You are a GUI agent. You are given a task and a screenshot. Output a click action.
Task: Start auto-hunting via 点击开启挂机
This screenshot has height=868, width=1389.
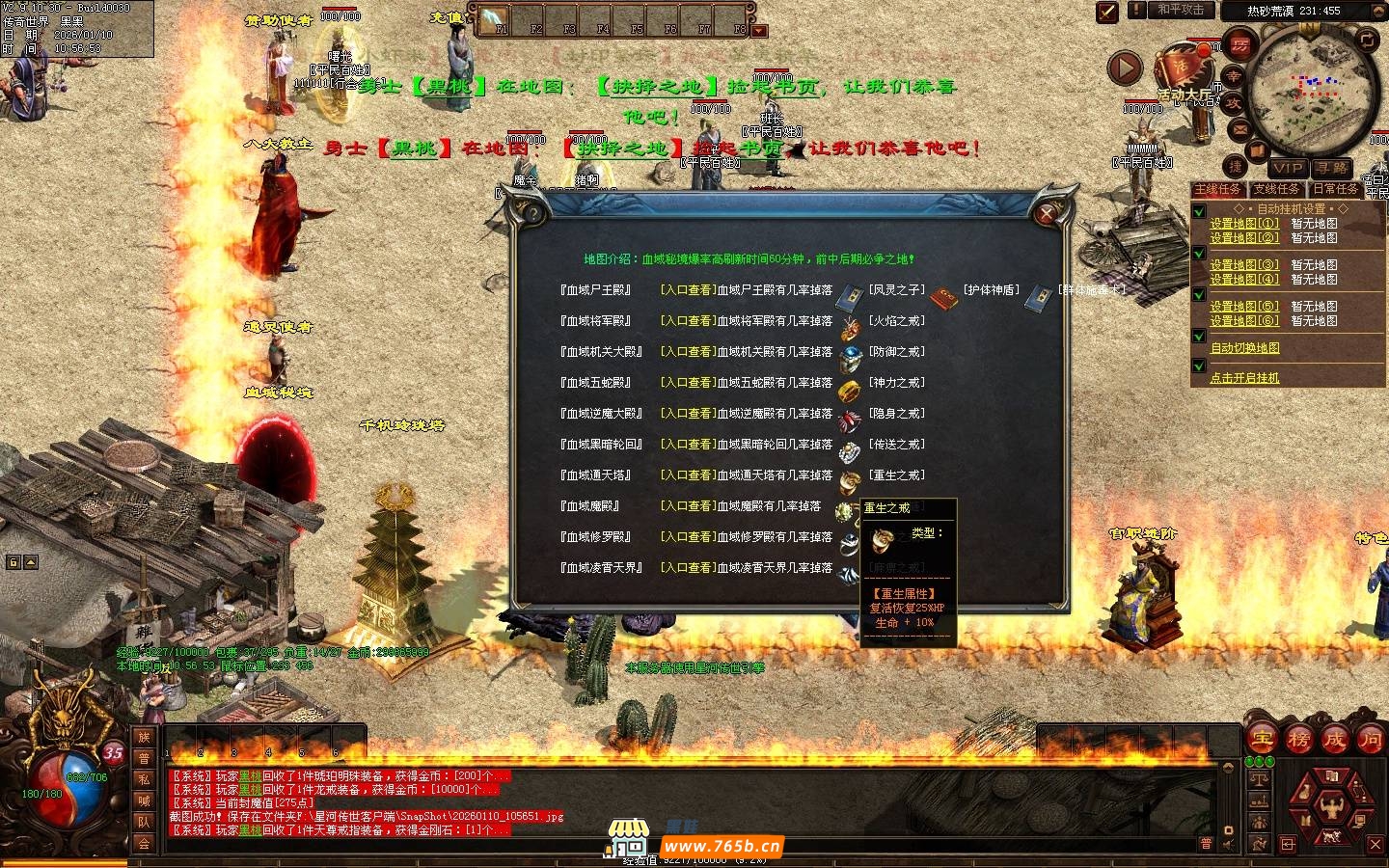(1244, 378)
